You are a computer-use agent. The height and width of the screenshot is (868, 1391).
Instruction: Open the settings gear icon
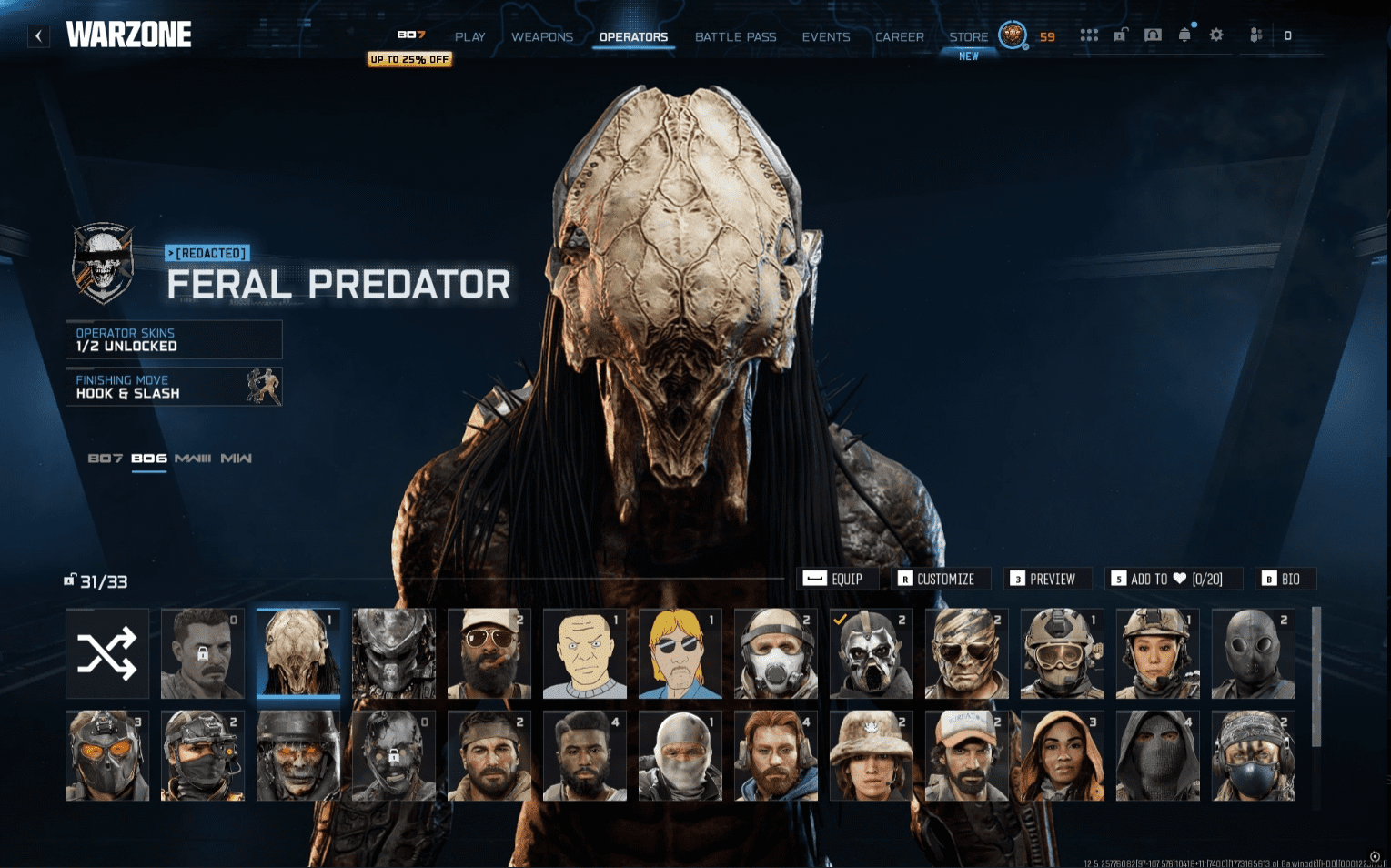(x=1216, y=35)
